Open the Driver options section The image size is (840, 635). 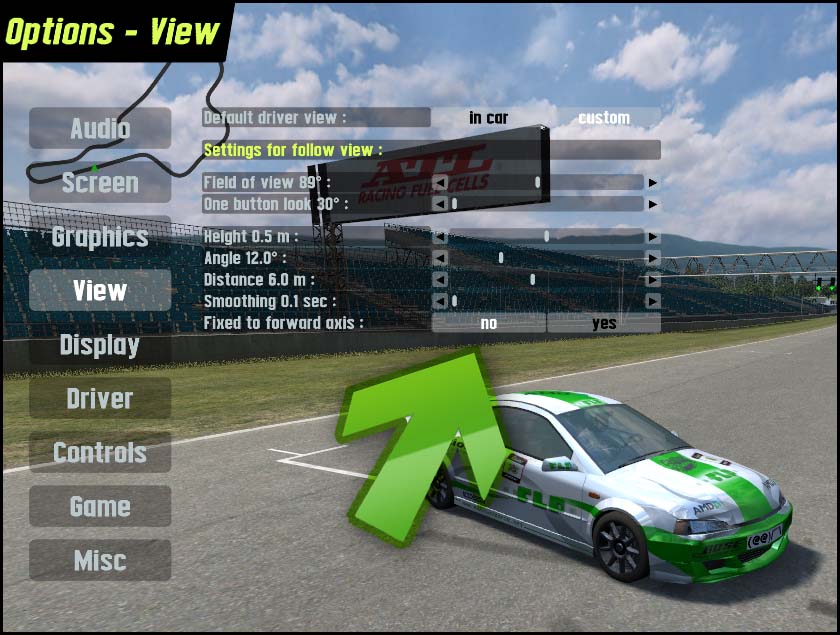pos(99,398)
